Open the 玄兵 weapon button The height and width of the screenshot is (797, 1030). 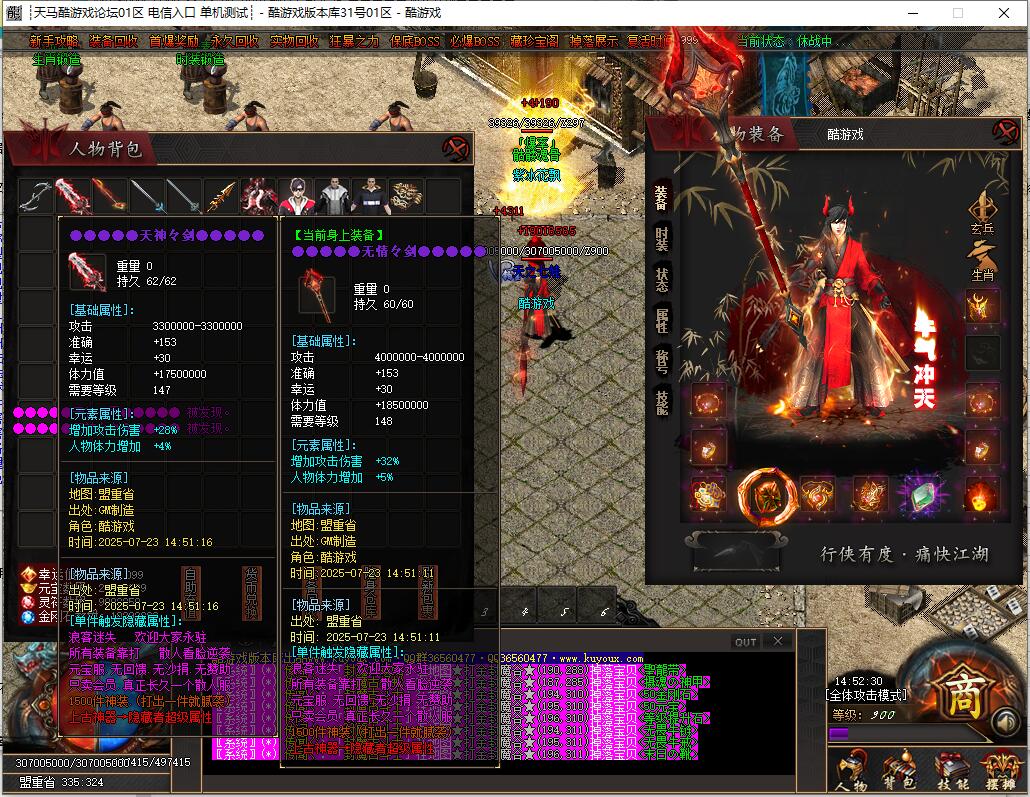point(982,214)
